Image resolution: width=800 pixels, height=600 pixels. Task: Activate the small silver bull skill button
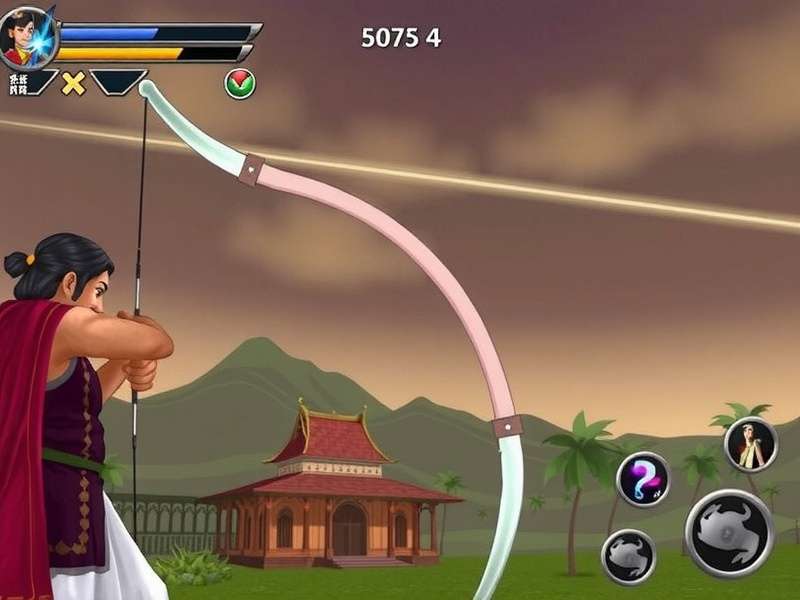pos(628,556)
